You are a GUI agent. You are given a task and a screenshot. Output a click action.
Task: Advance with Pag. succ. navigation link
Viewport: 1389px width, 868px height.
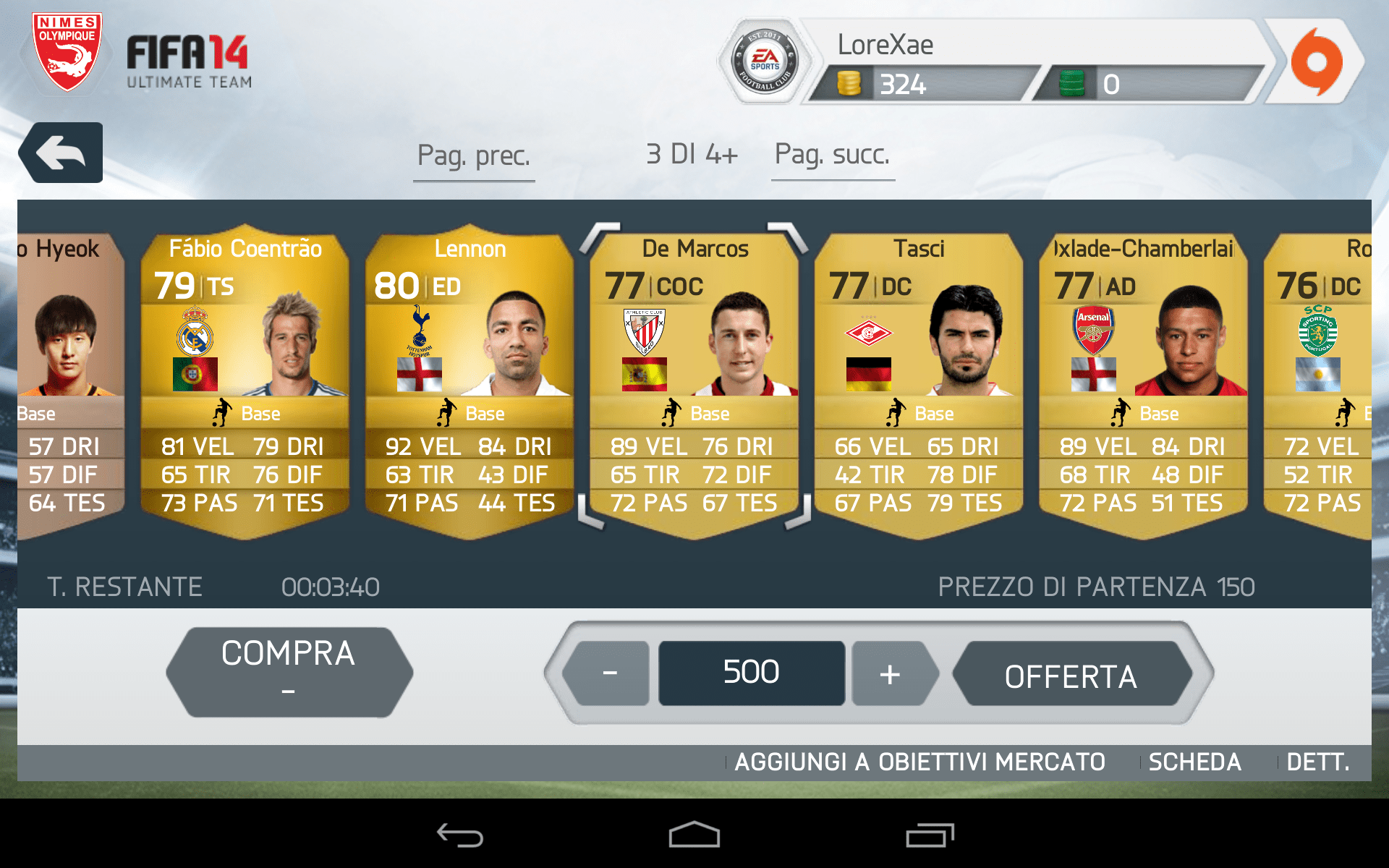pyautogui.click(x=832, y=154)
